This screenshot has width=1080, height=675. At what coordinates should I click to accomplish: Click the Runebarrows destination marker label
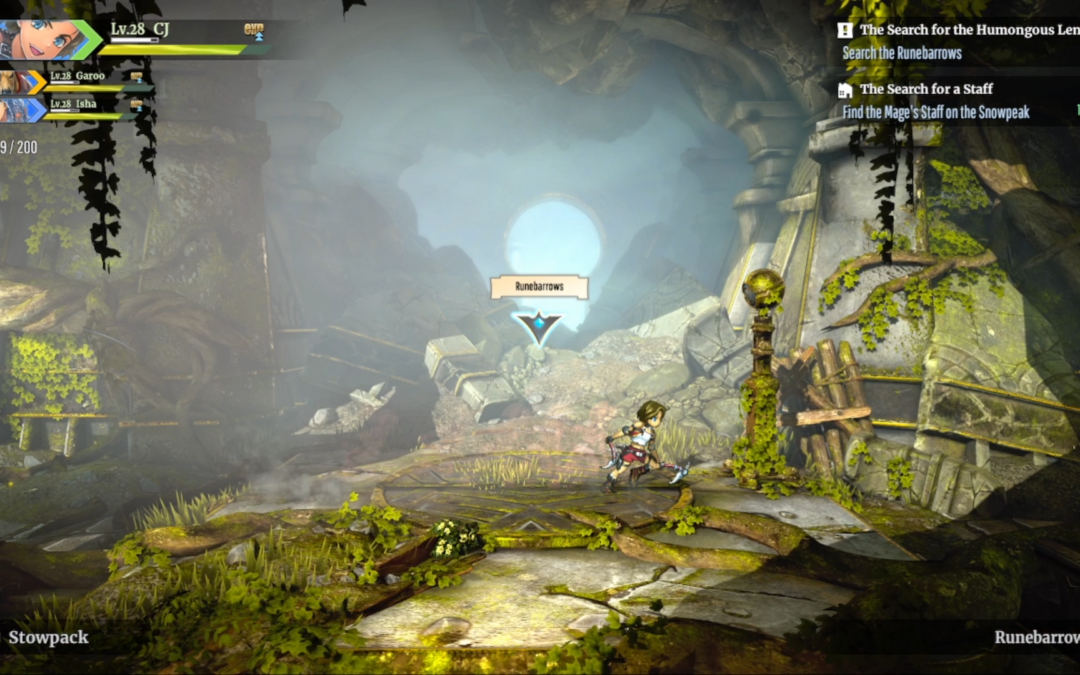click(x=539, y=287)
